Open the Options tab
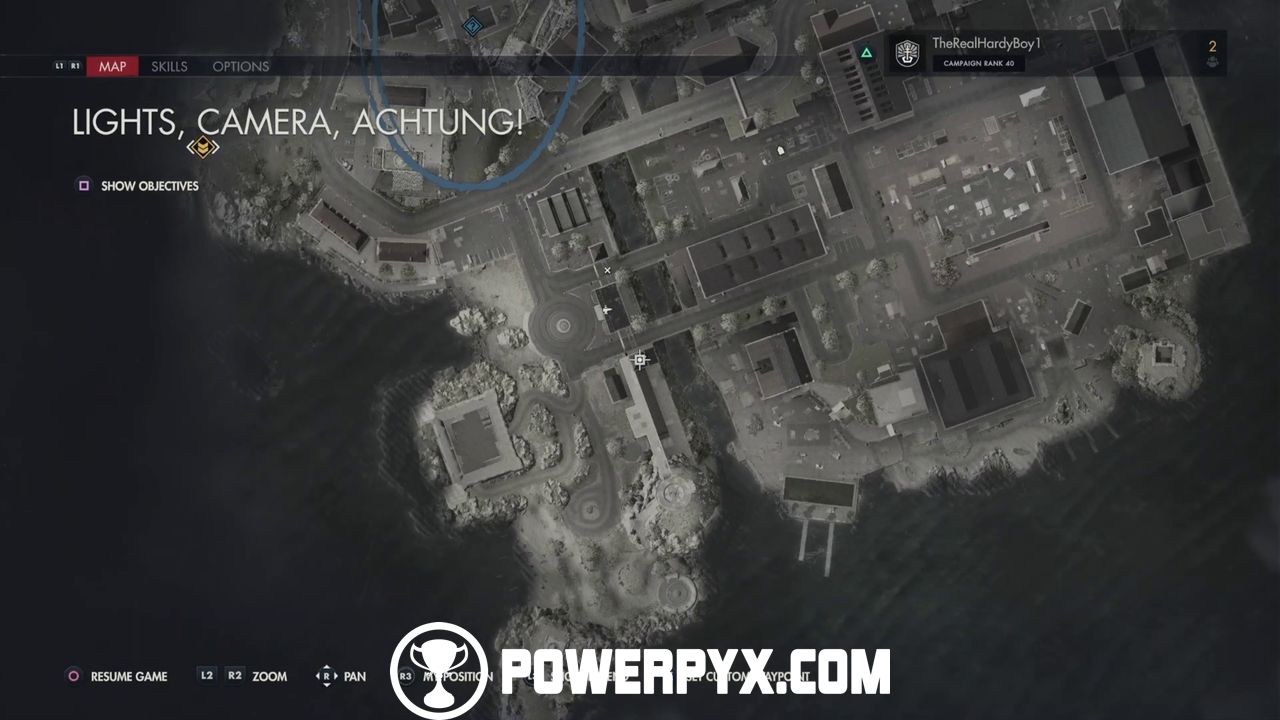The image size is (1280, 720). pyautogui.click(x=240, y=67)
